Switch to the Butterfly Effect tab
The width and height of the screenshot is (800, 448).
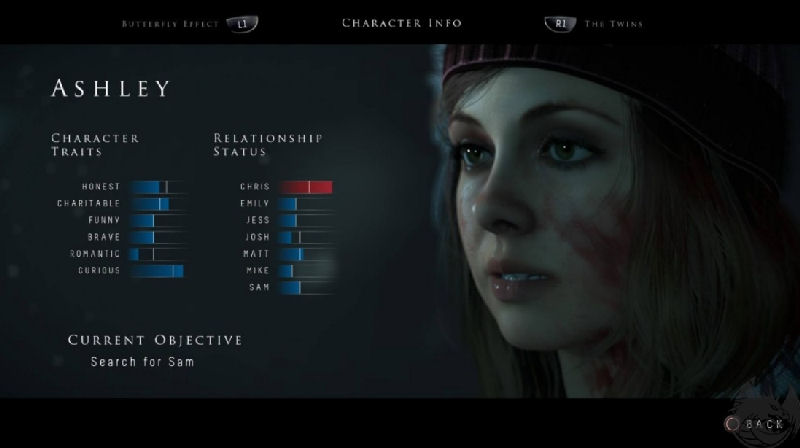[168, 22]
